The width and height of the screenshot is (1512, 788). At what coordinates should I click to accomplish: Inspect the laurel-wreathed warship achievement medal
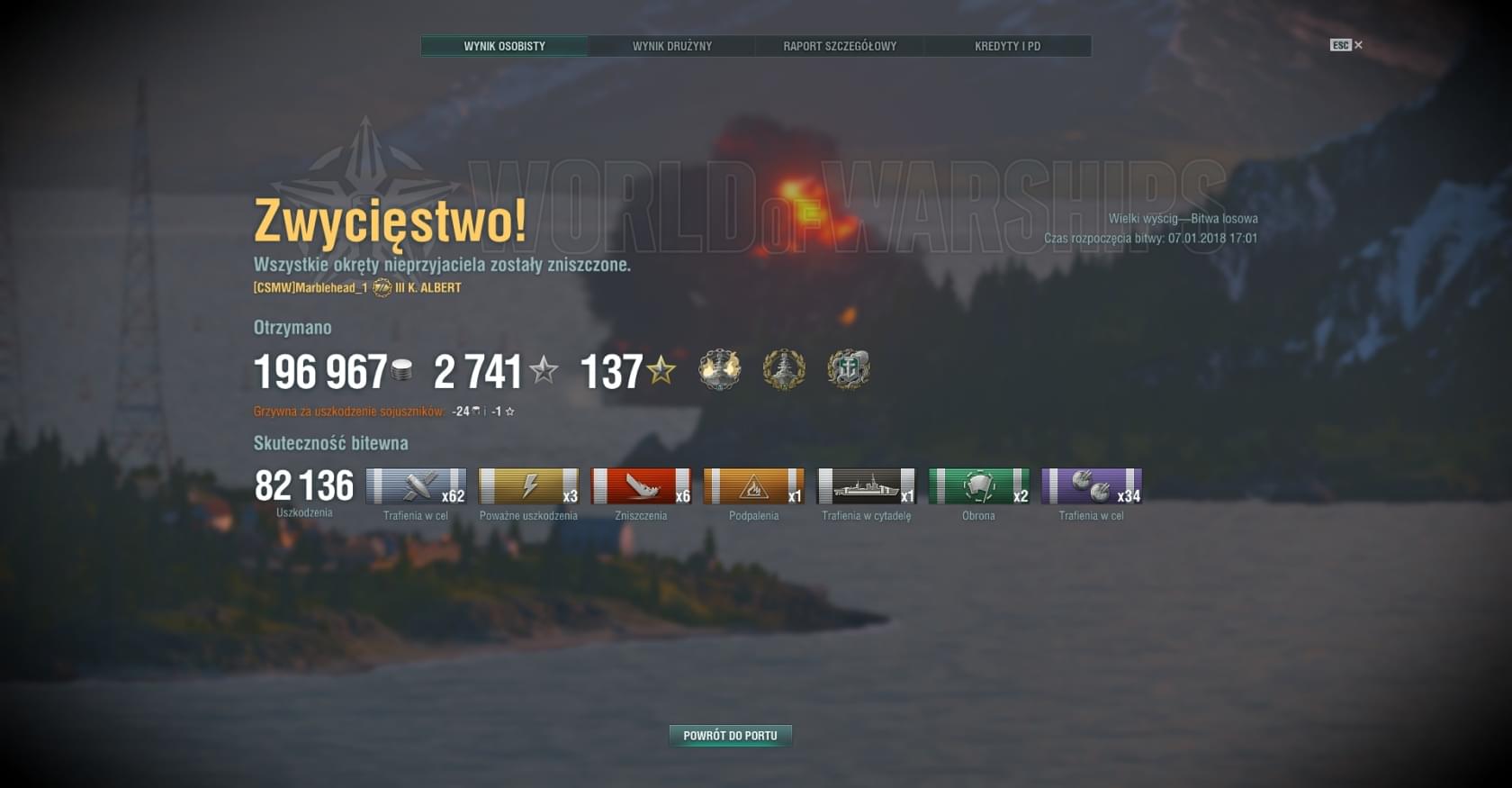pos(784,369)
